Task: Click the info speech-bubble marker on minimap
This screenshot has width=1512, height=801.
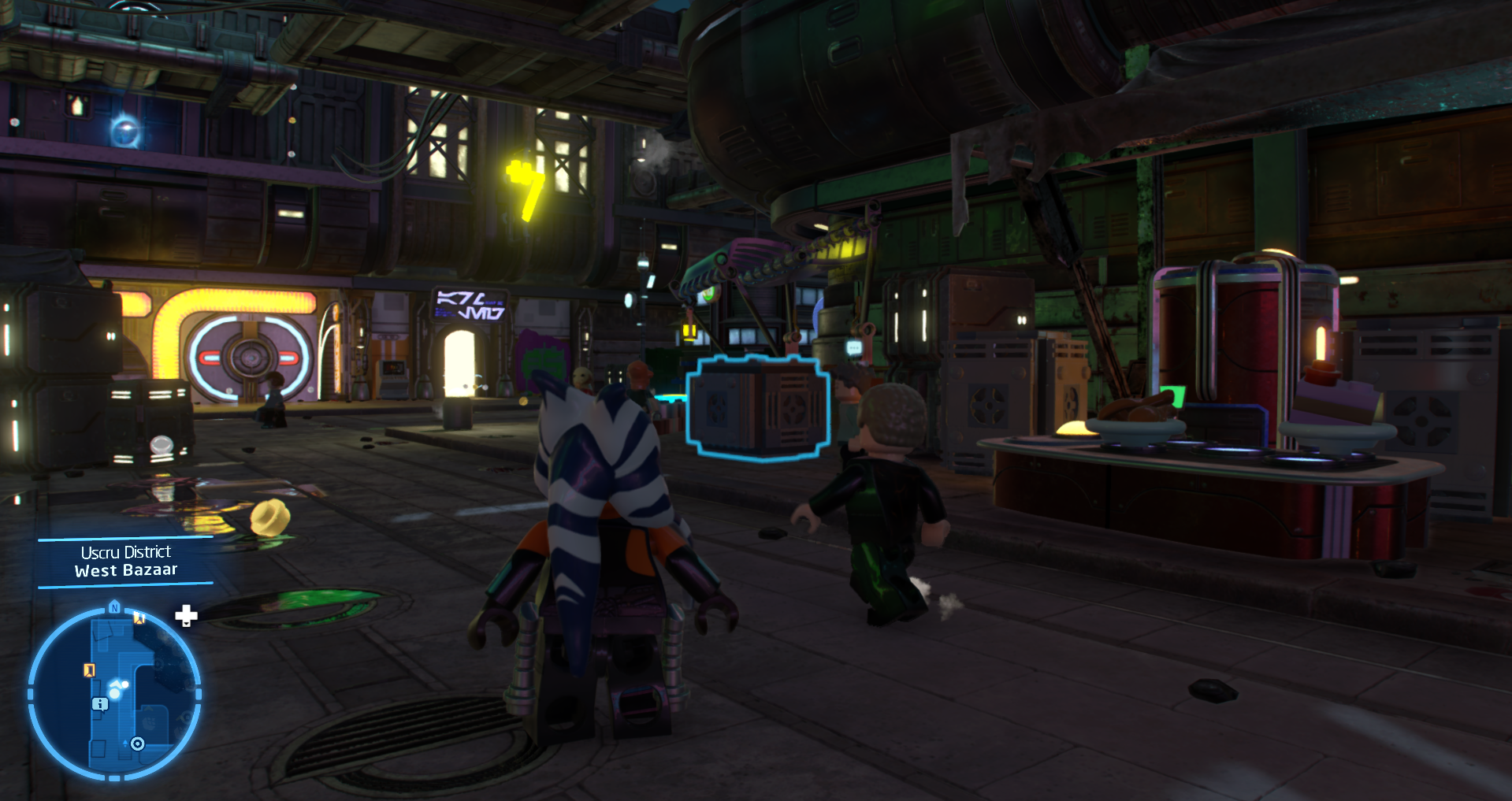Action: click(100, 703)
